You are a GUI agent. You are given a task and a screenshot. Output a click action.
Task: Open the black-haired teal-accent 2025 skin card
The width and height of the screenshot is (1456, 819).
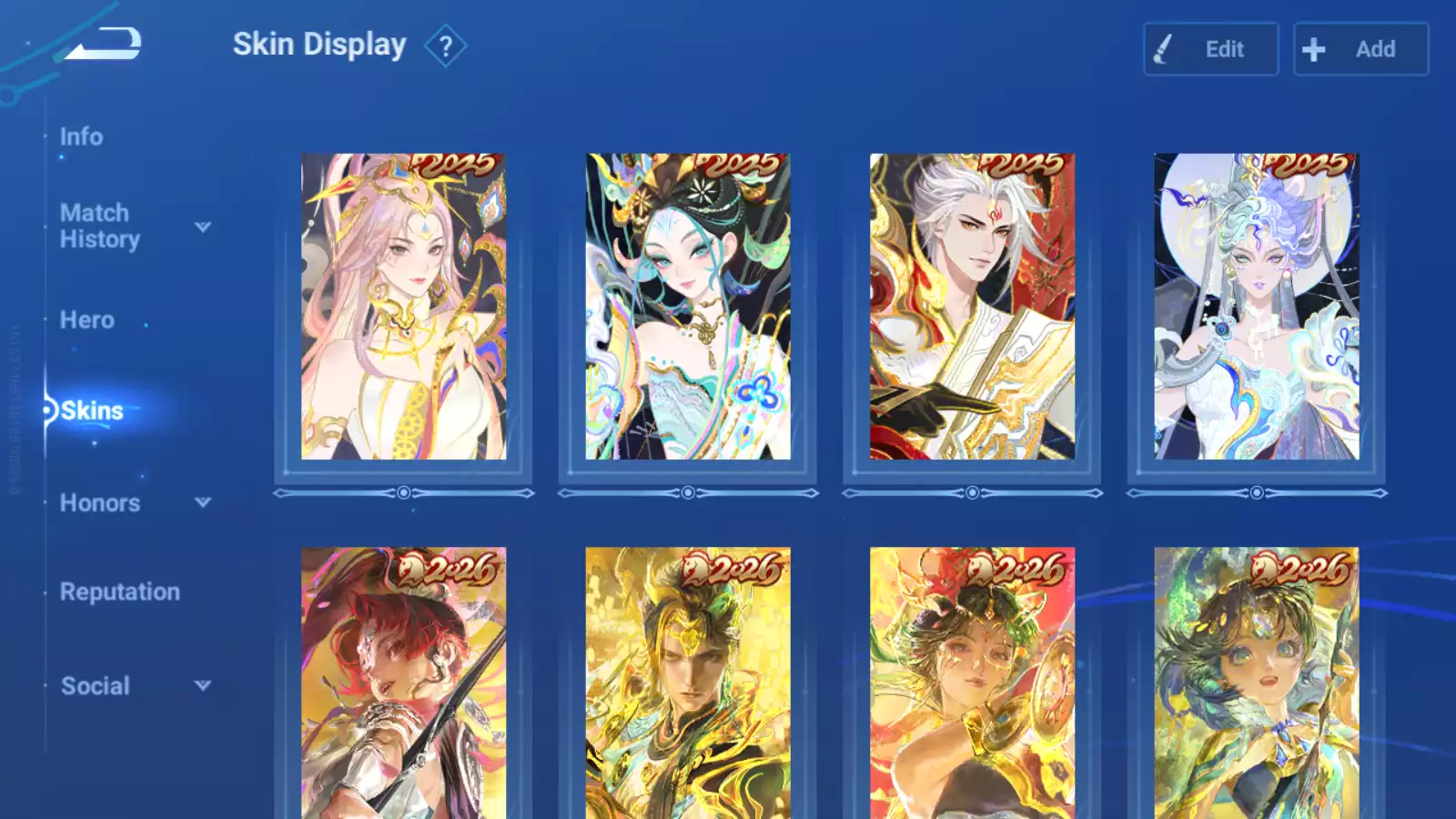click(x=688, y=307)
